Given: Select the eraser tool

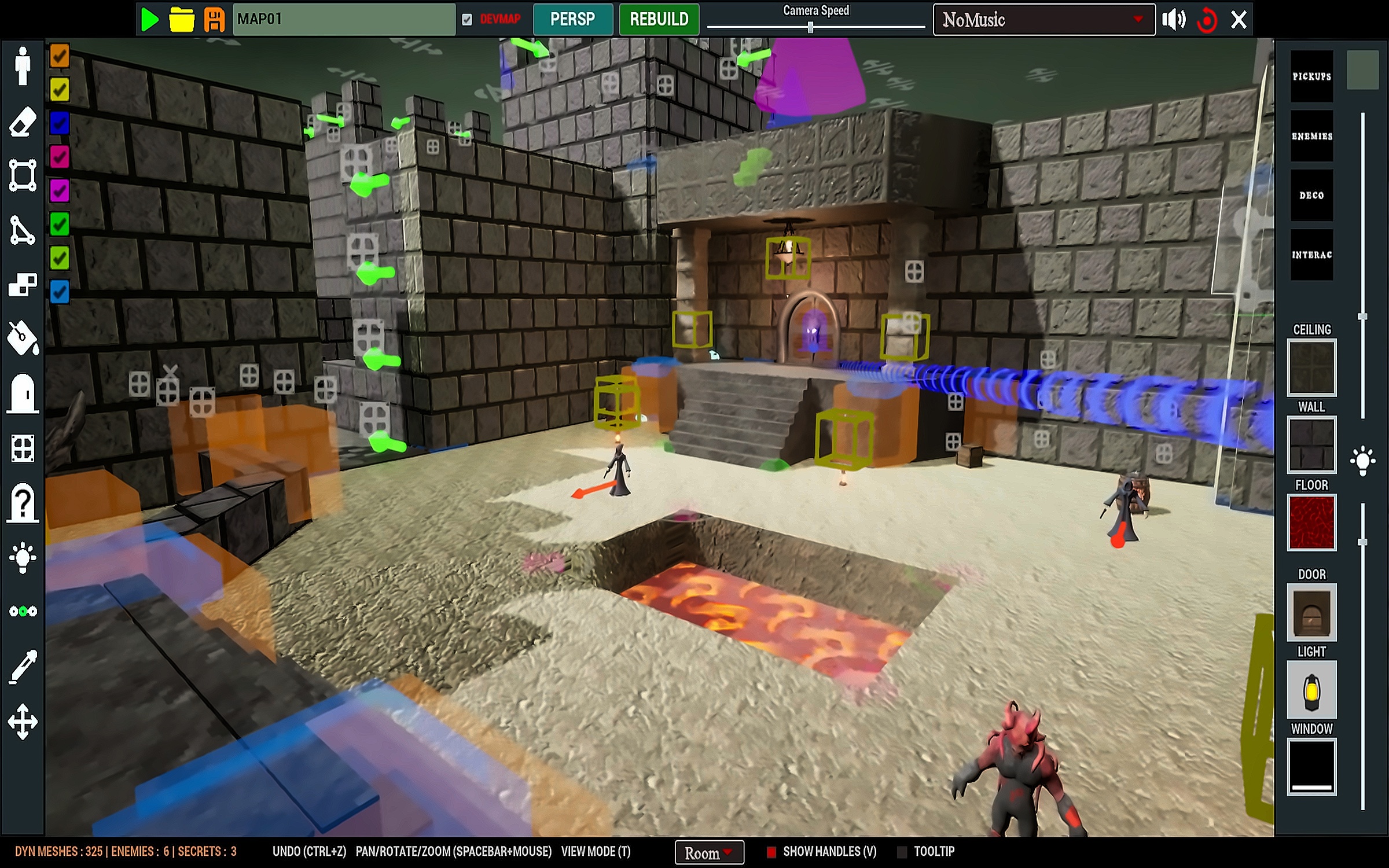Looking at the screenshot, I should coord(23,122).
